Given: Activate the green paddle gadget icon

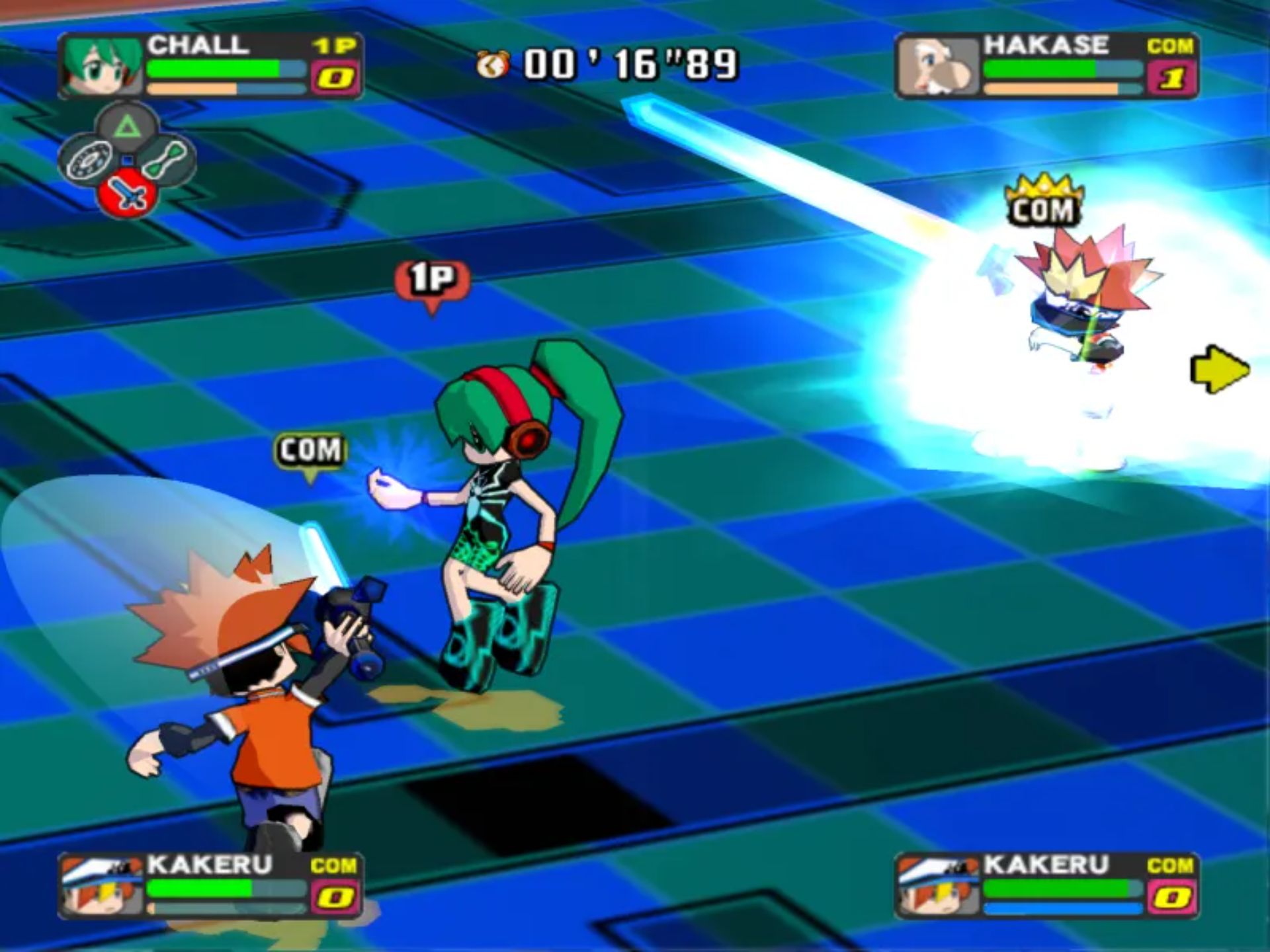Looking at the screenshot, I should pyautogui.click(x=165, y=159).
